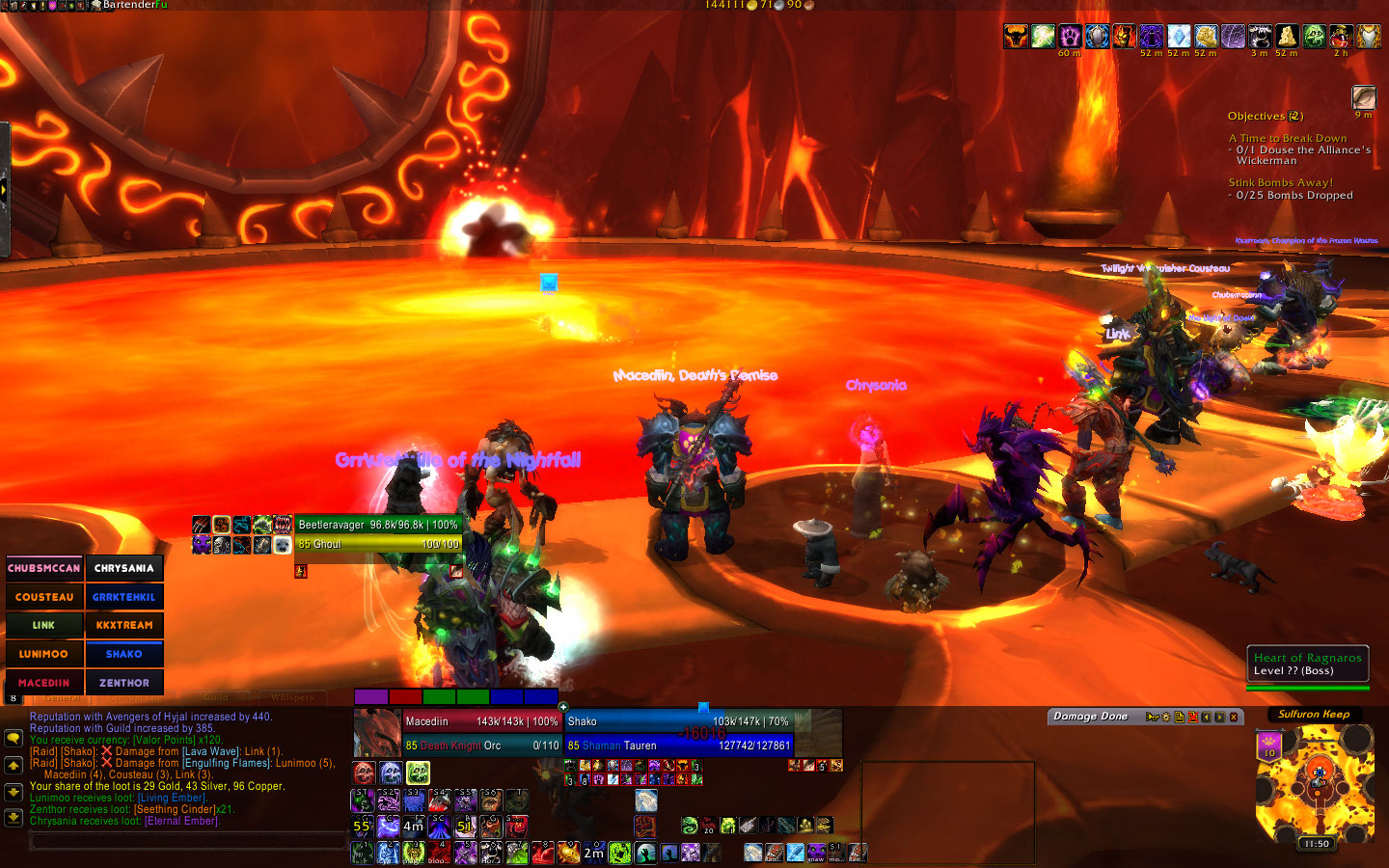Open the Guild chat tab

tap(216, 697)
